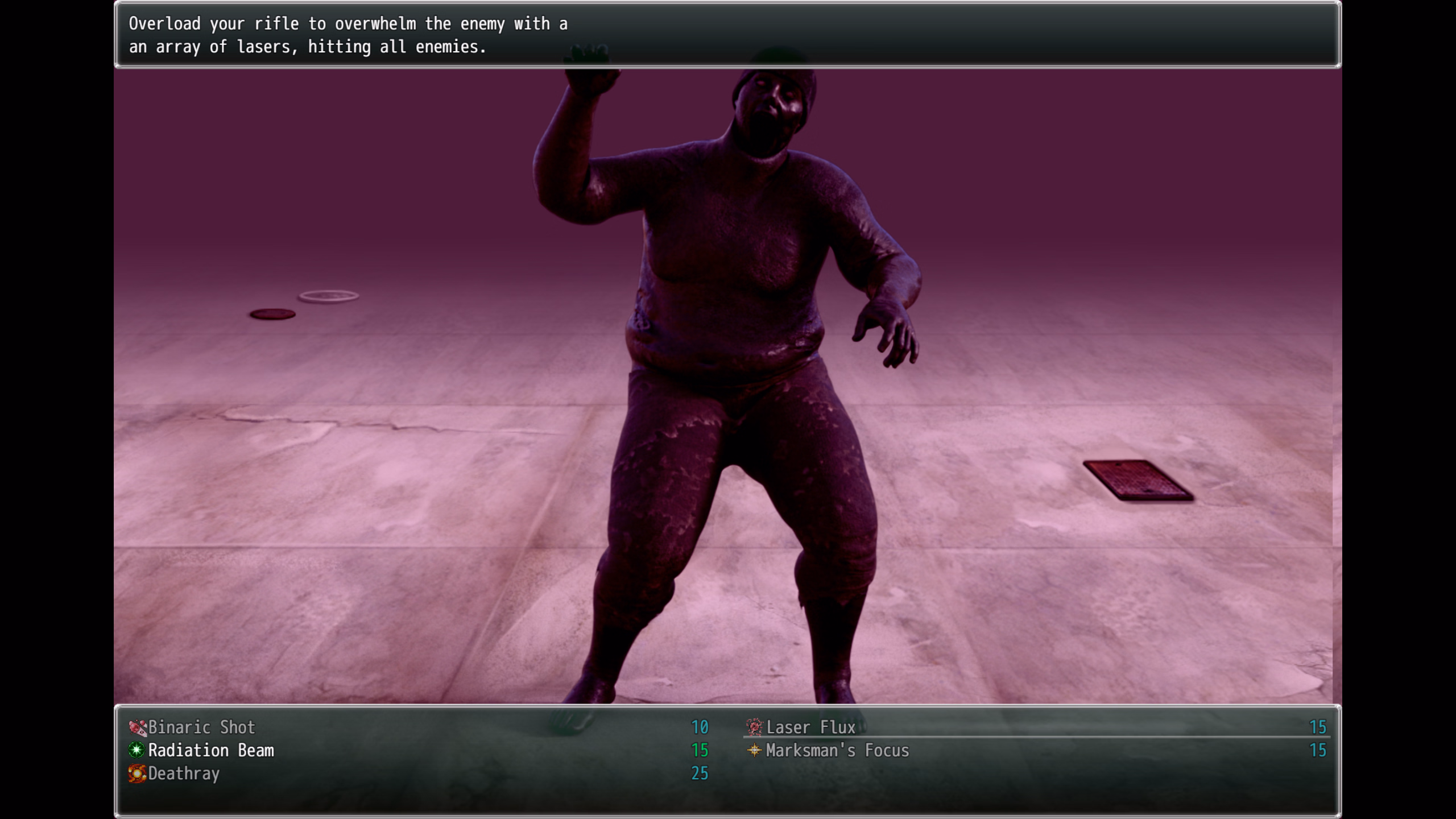This screenshot has height=819, width=1456.
Task: Click the starburst icon next to Marksman's Focus
Action: 755,750
